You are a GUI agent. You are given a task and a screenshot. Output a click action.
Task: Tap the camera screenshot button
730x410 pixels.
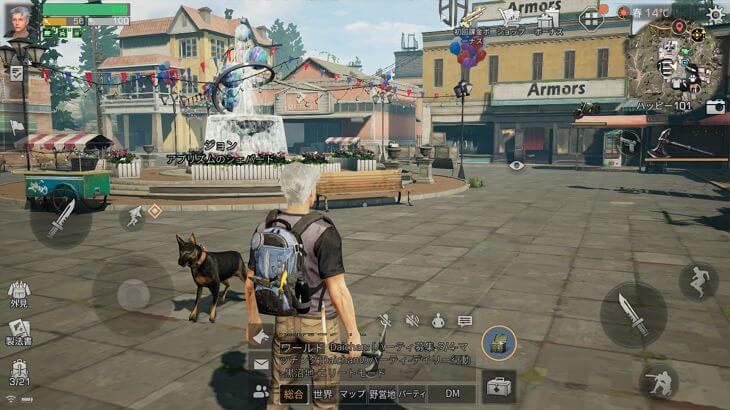tap(715, 106)
